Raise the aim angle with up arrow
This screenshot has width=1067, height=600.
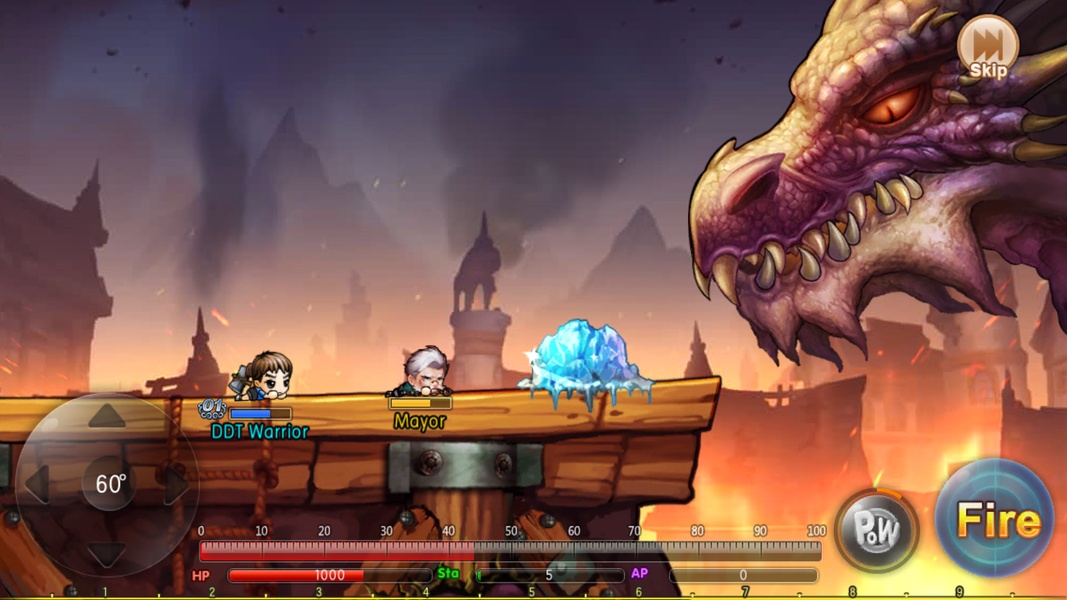point(107,417)
